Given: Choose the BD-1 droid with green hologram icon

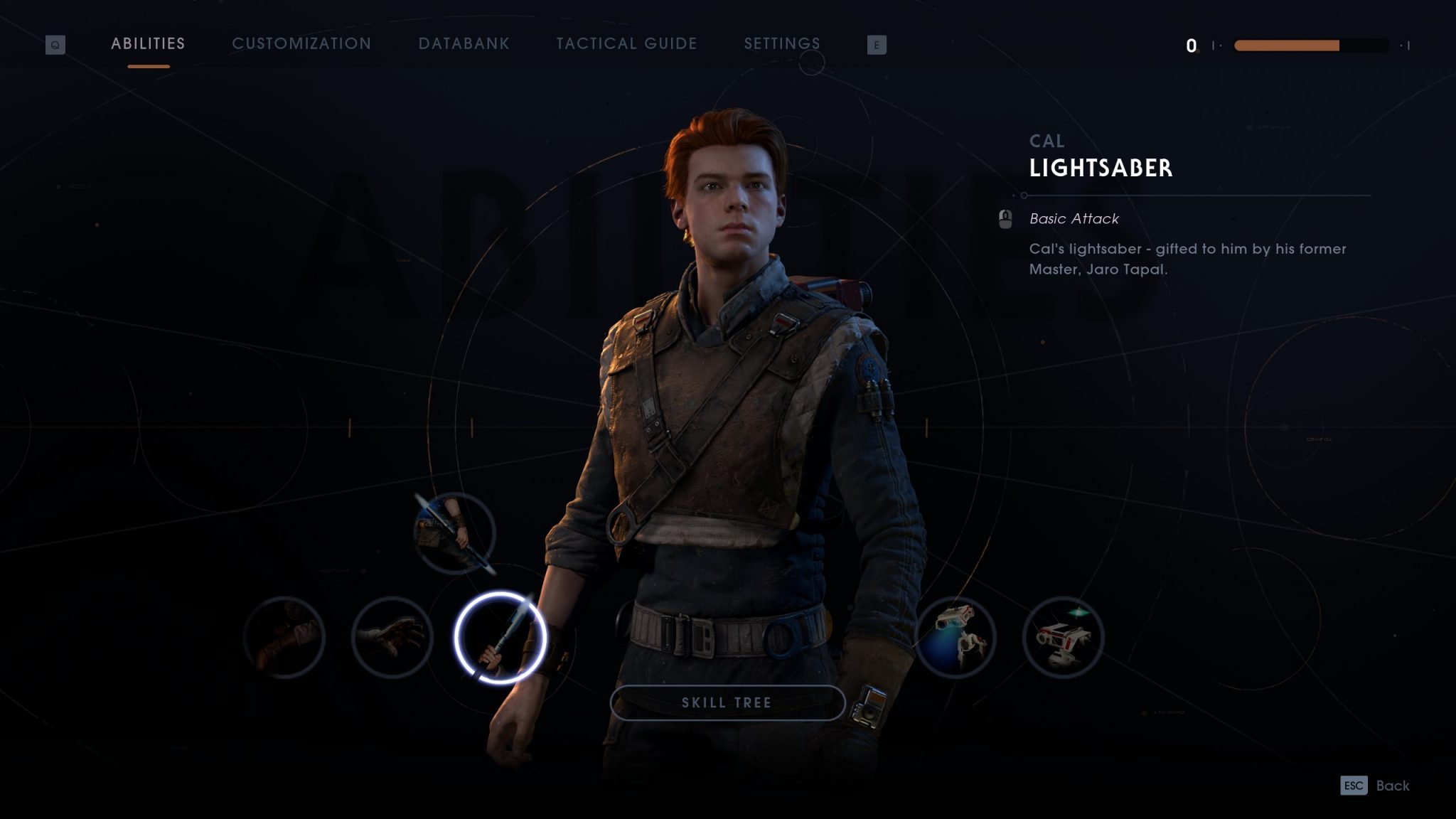Looking at the screenshot, I should (1063, 637).
